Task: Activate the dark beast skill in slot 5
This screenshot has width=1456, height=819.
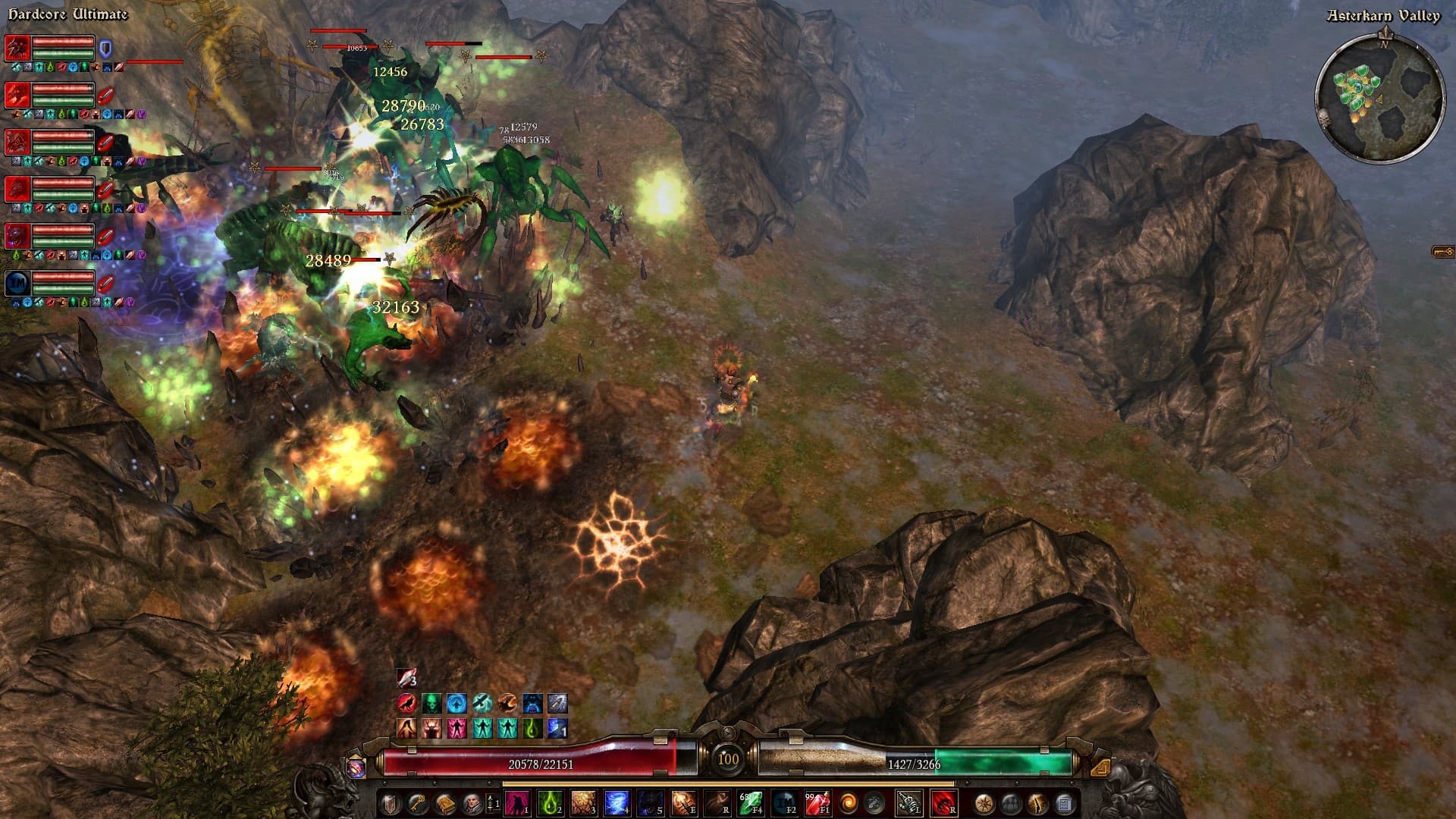Action: (649, 803)
